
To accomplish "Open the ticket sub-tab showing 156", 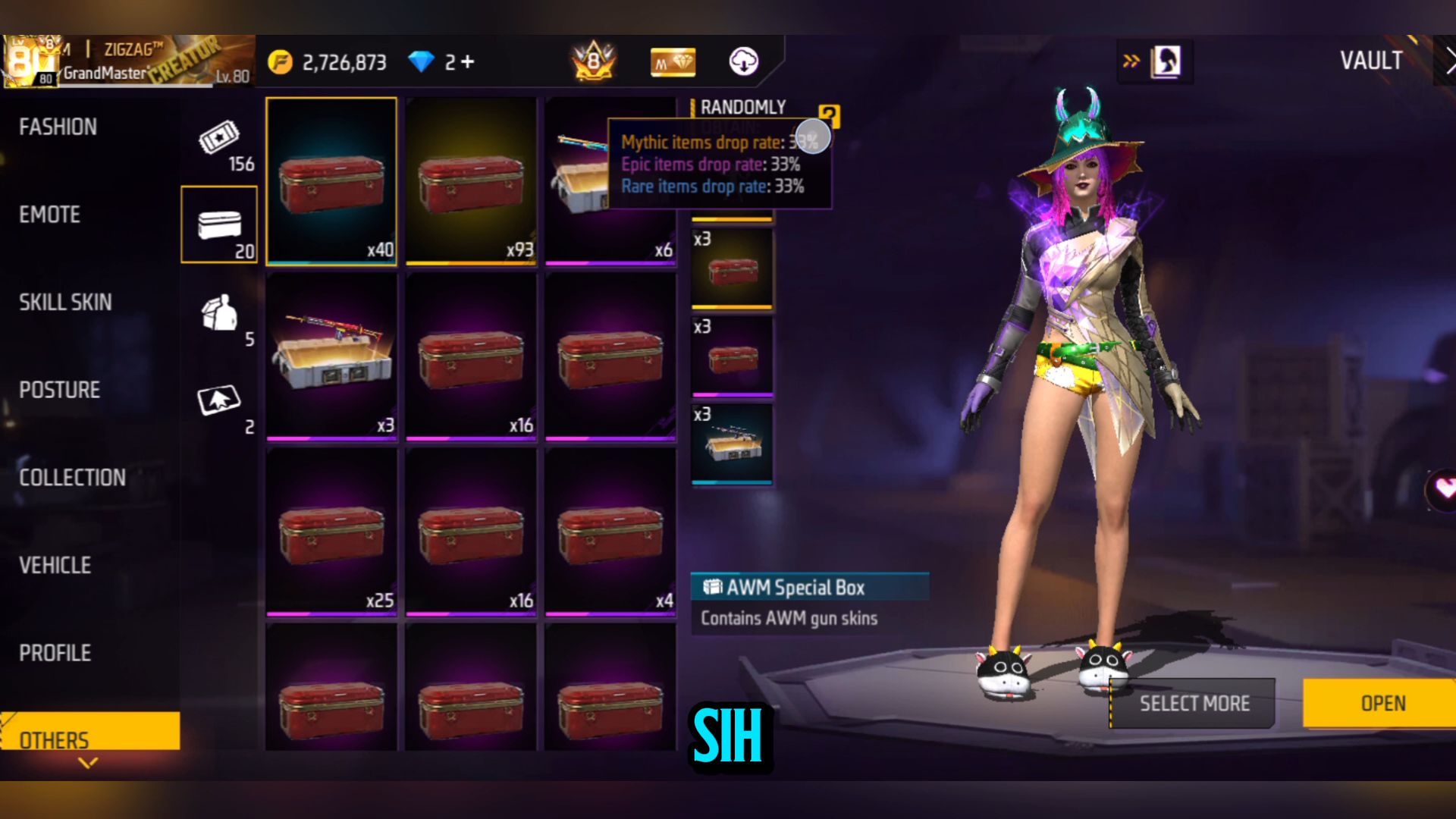I will (221, 146).
